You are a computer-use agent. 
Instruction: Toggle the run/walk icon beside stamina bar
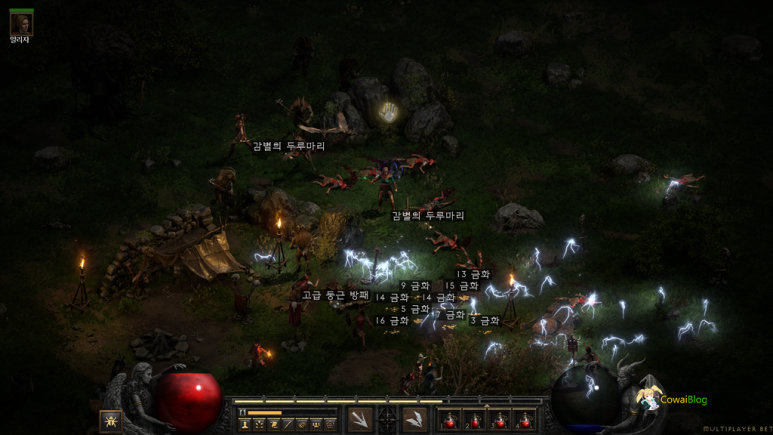click(x=240, y=412)
